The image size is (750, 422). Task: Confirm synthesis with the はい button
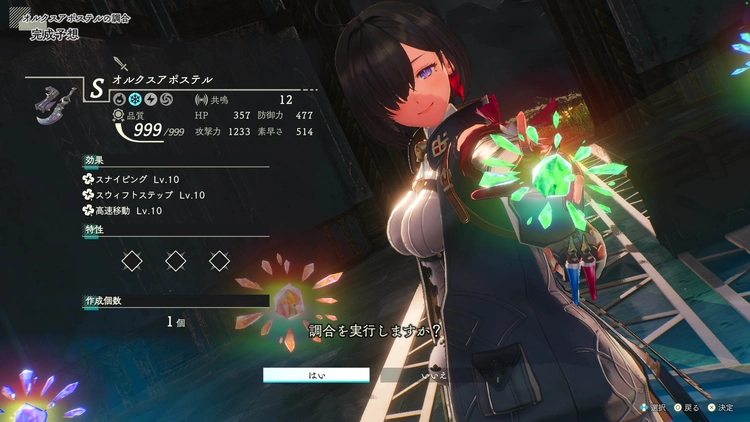click(x=316, y=375)
